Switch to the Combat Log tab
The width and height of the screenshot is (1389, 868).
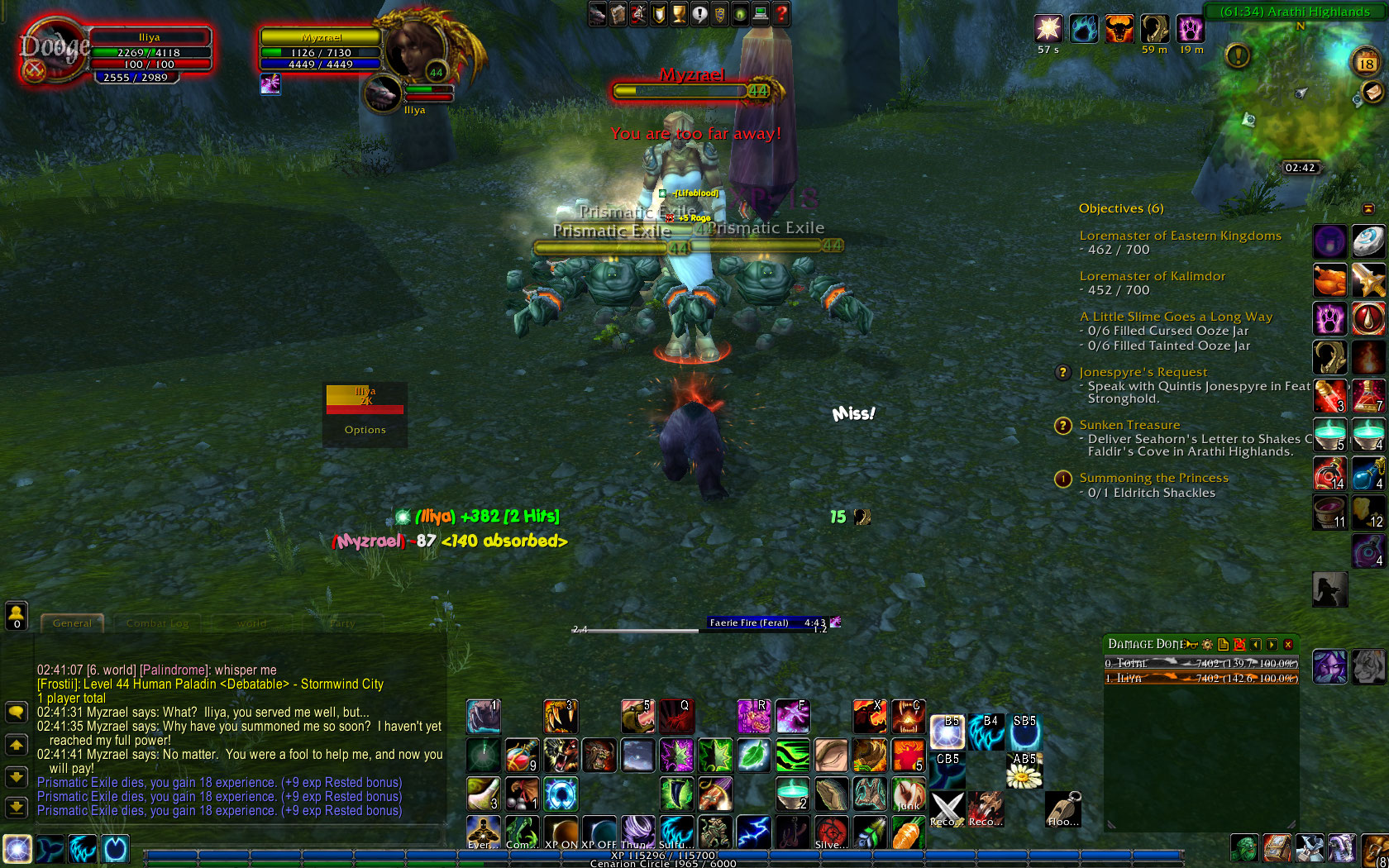157,622
